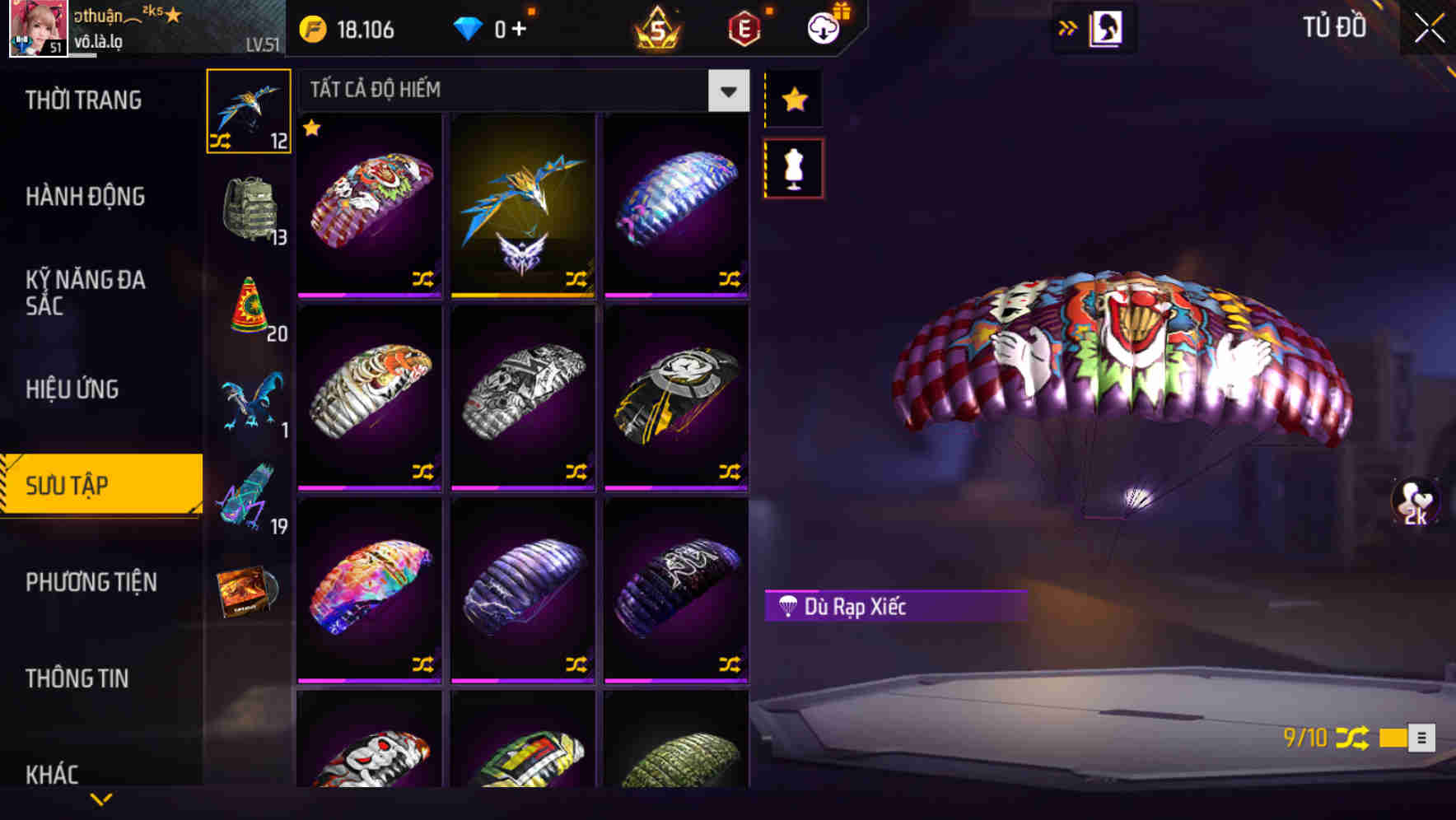The width and height of the screenshot is (1456, 820).
Task: Open the PHƯƠNG TIỆN section
Action: pyautogui.click(x=91, y=581)
